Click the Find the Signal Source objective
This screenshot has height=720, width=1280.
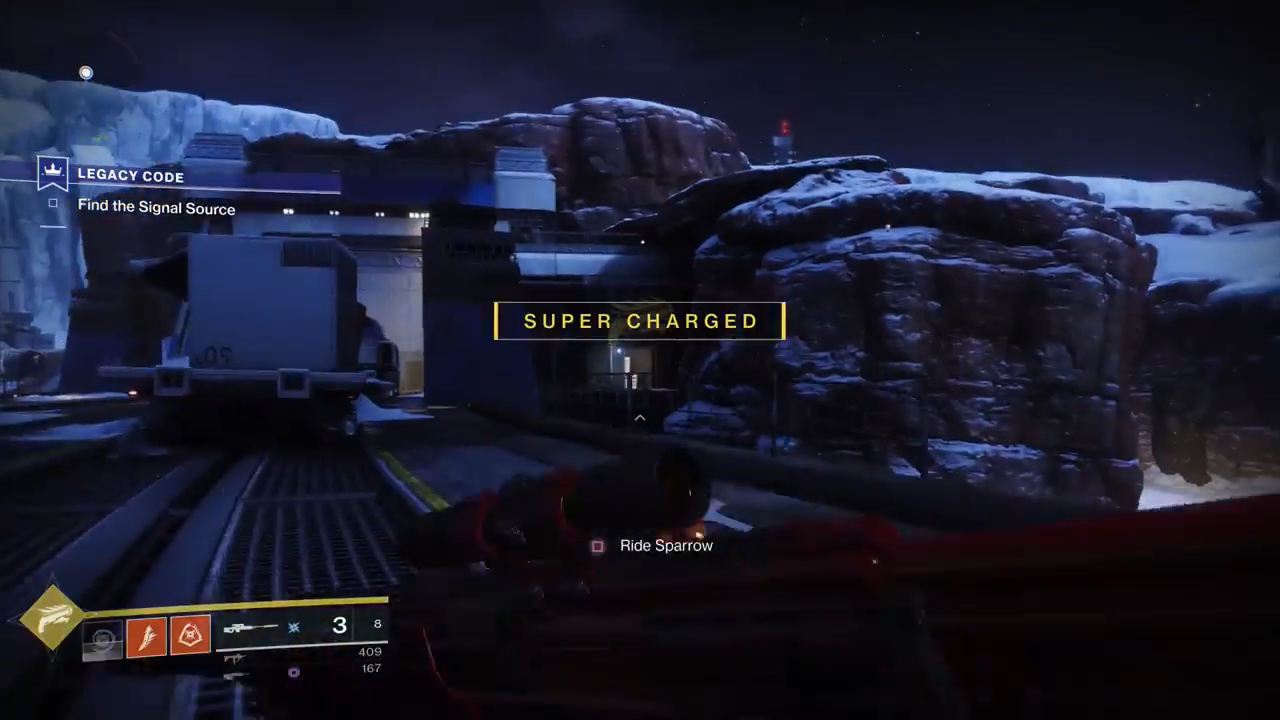156,208
